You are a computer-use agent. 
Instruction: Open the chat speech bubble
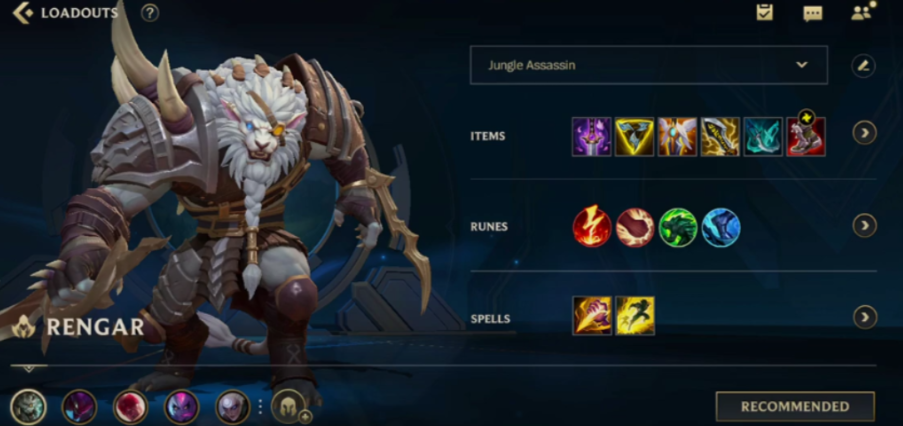click(812, 13)
